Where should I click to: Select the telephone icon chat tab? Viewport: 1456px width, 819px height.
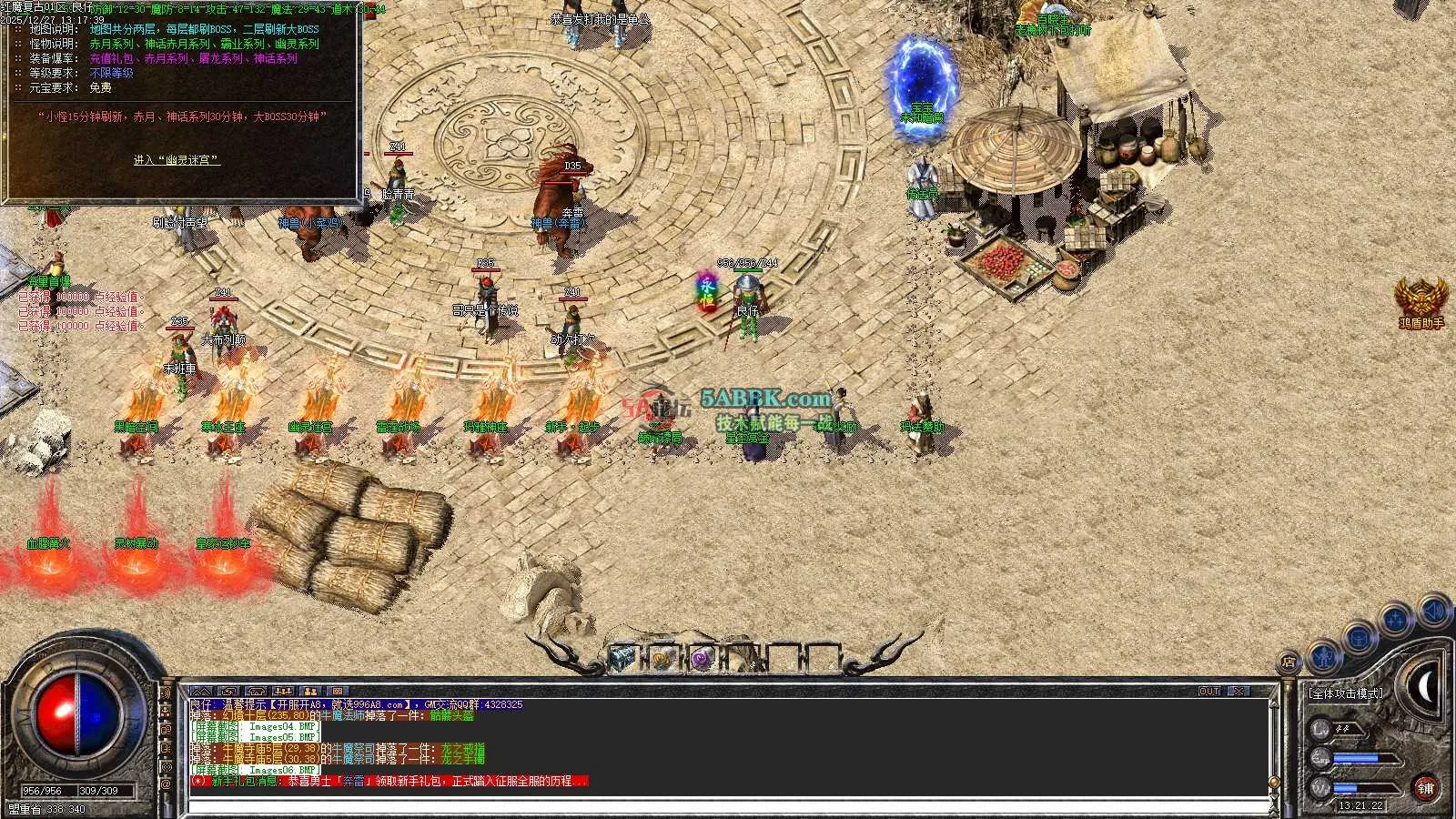(x=256, y=692)
